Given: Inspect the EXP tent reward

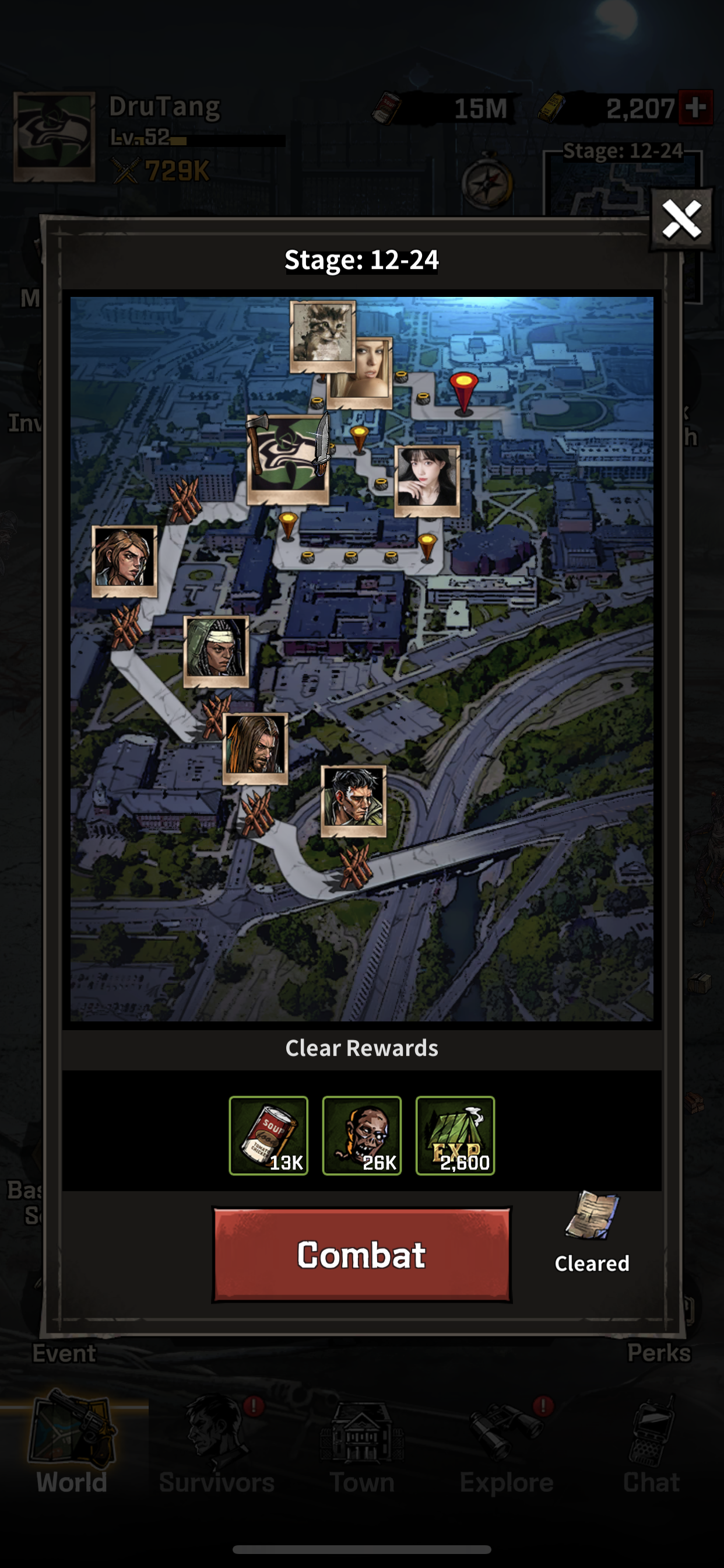Looking at the screenshot, I should click(455, 1135).
